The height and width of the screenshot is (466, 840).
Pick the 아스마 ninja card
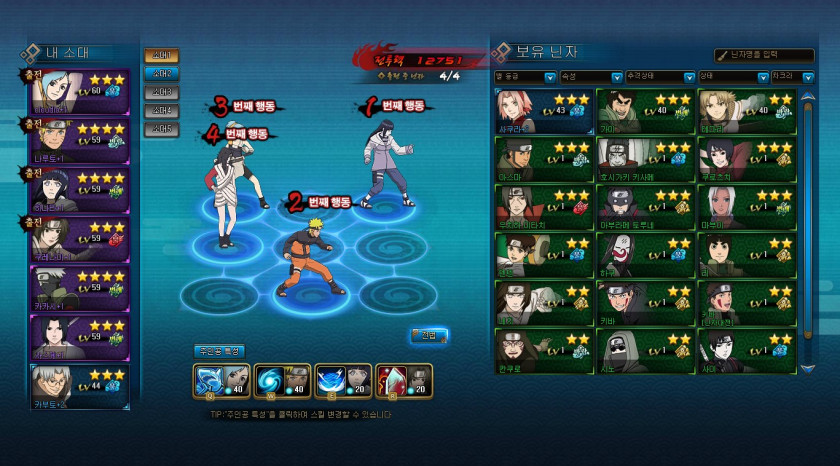pyautogui.click(x=543, y=159)
